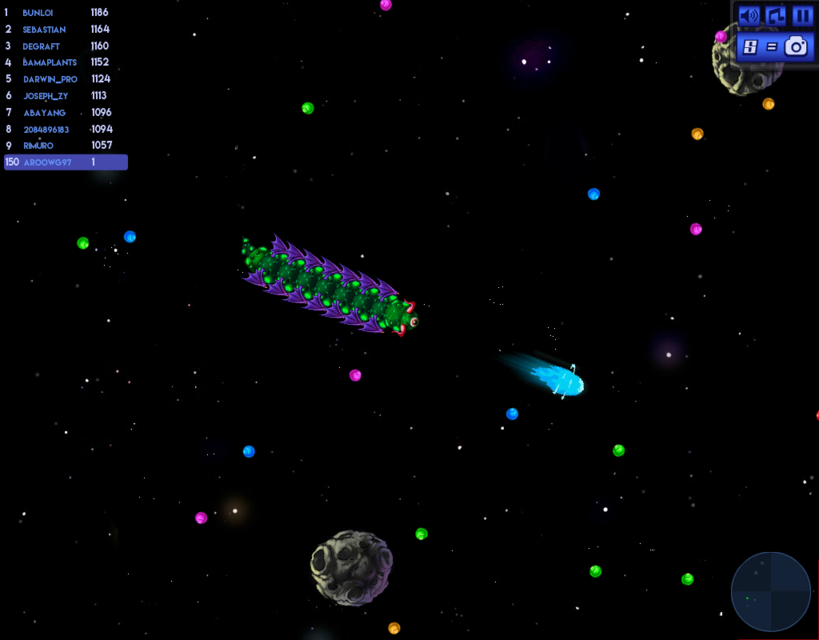
Task: Click the circular minimap radar
Action: [771, 592]
